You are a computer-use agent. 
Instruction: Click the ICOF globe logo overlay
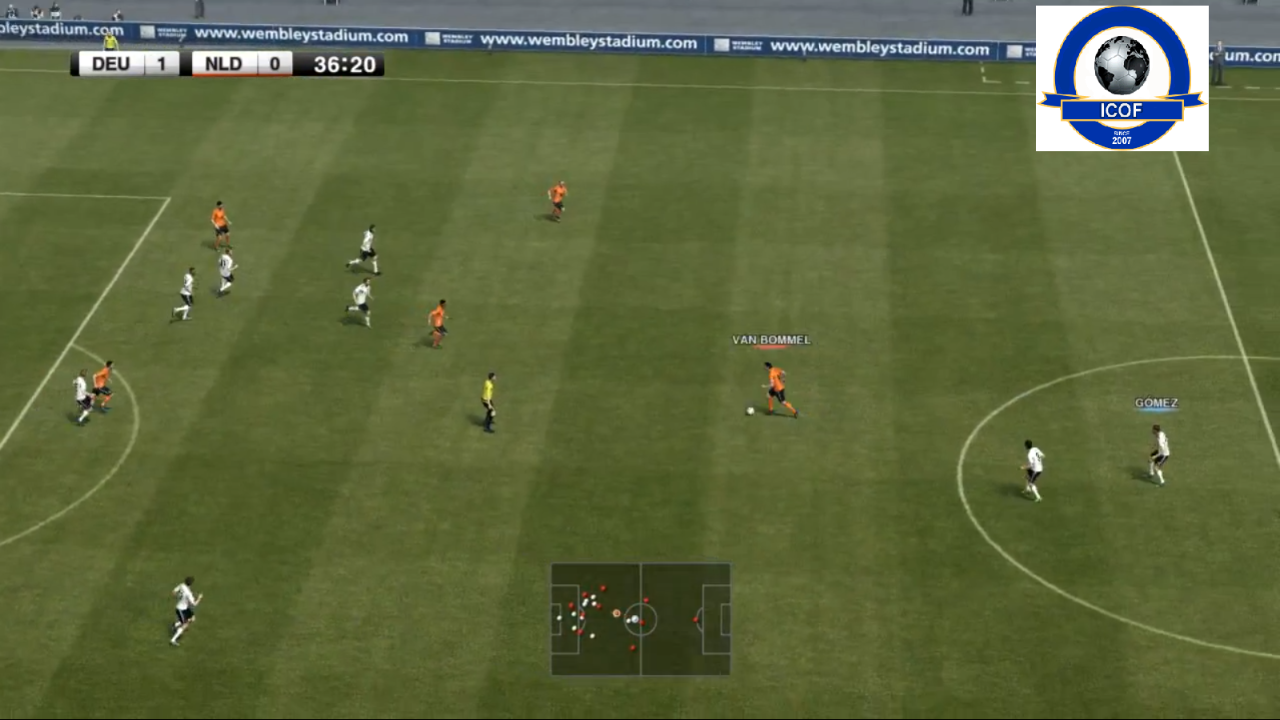click(x=1122, y=78)
